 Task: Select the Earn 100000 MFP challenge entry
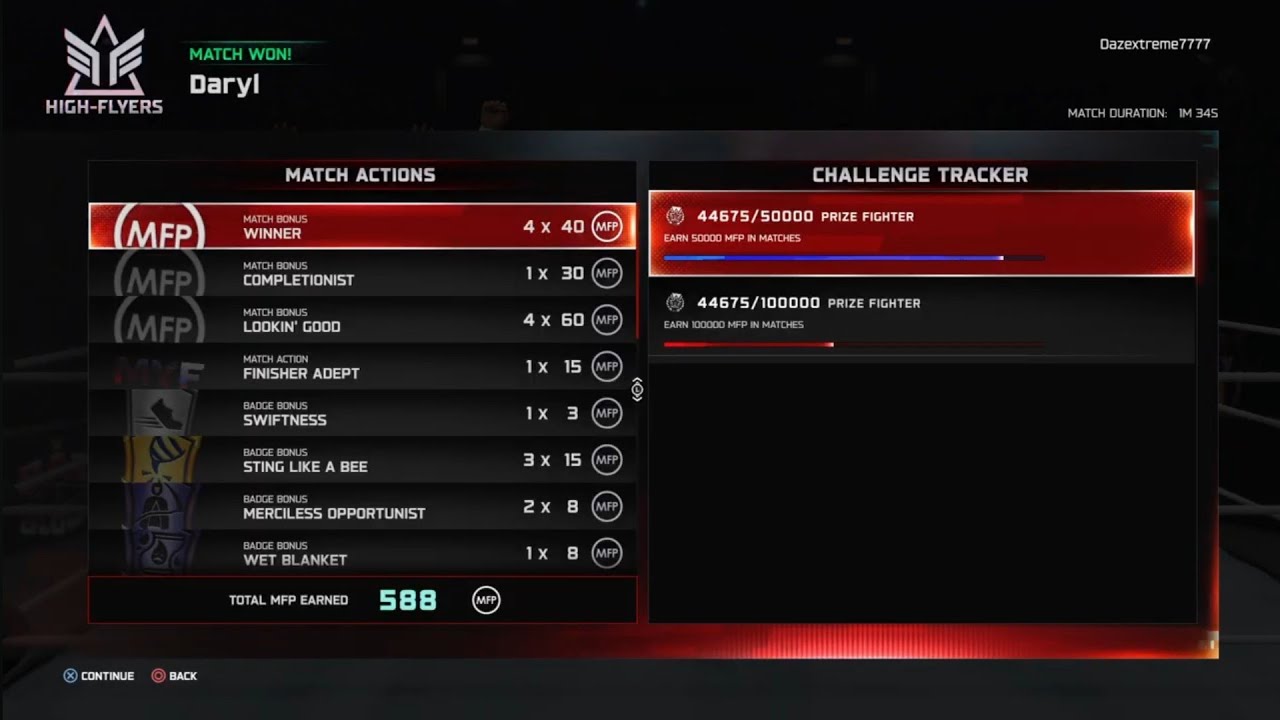coord(920,318)
